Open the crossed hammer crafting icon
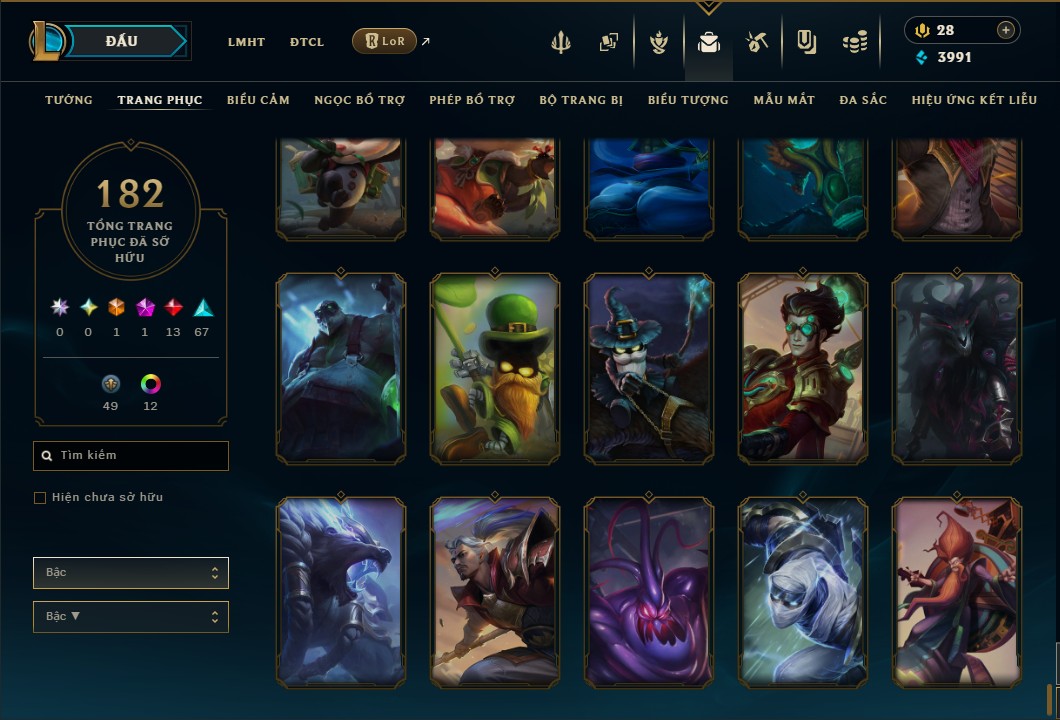The image size is (1060, 720). 756,42
